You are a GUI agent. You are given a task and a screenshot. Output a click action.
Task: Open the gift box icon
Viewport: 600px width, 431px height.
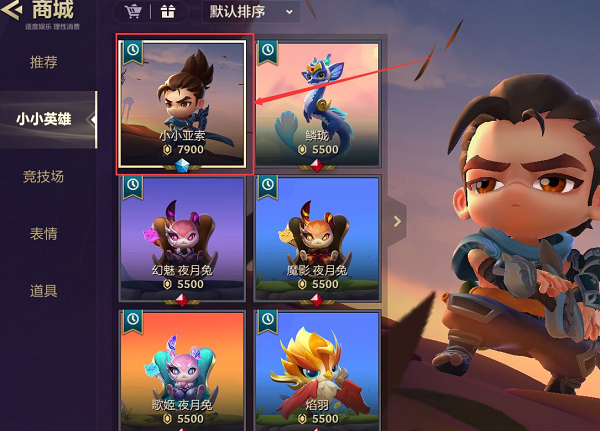[166, 12]
